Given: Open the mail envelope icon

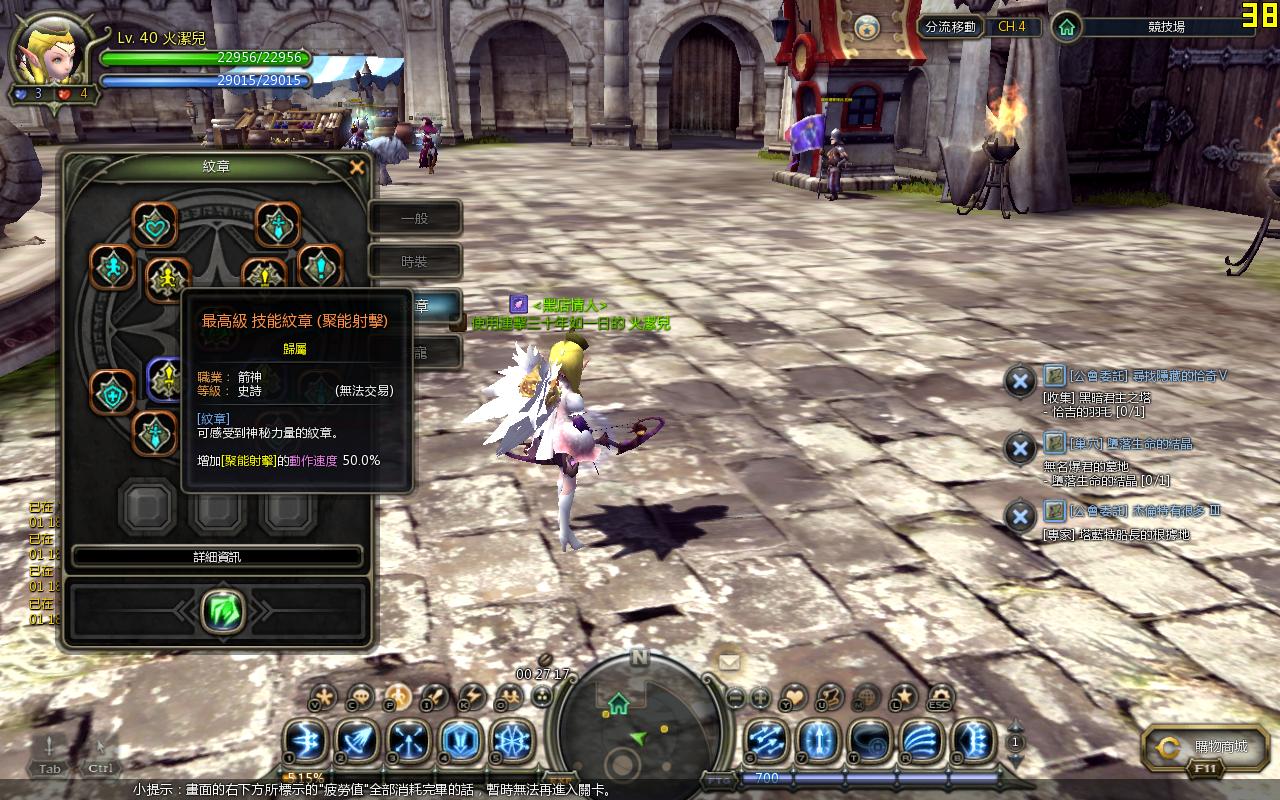Looking at the screenshot, I should click(729, 661).
